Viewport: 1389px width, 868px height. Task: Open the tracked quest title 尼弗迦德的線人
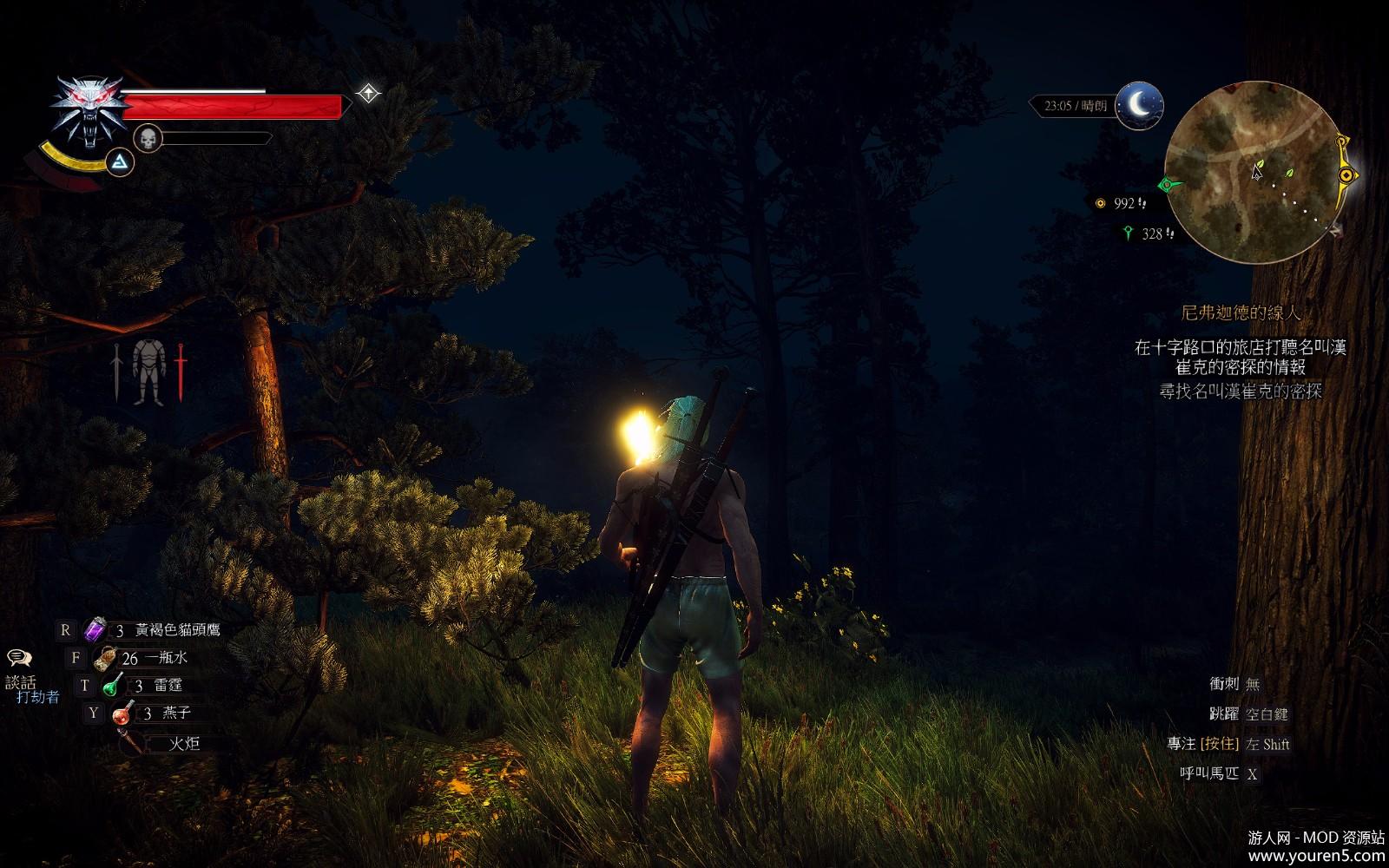[x=1241, y=312]
